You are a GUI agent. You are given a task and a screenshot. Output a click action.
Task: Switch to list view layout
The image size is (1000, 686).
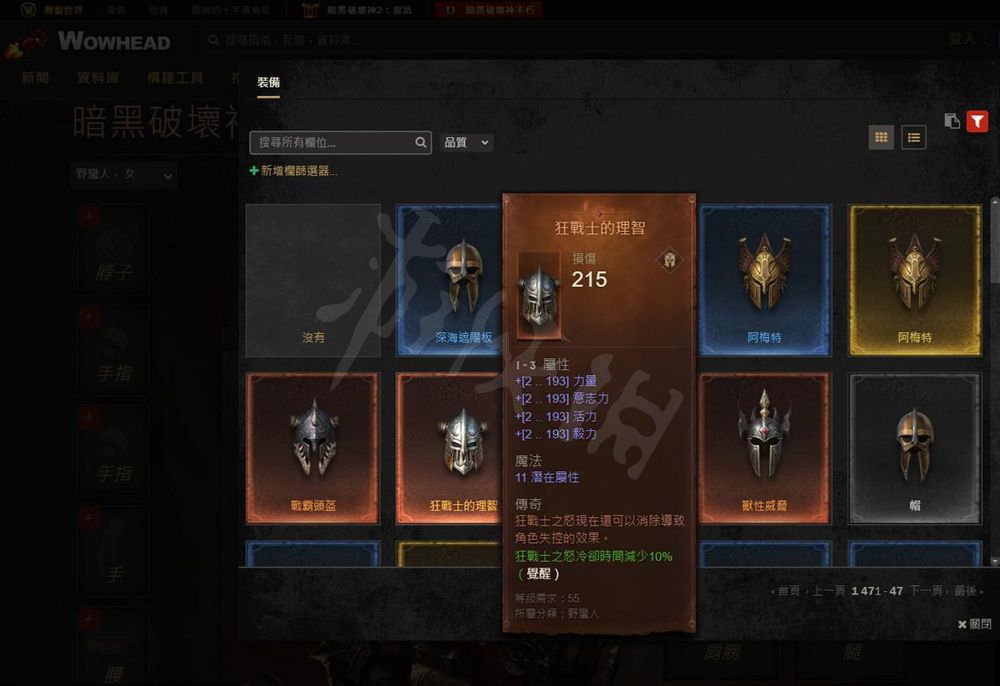[913, 137]
